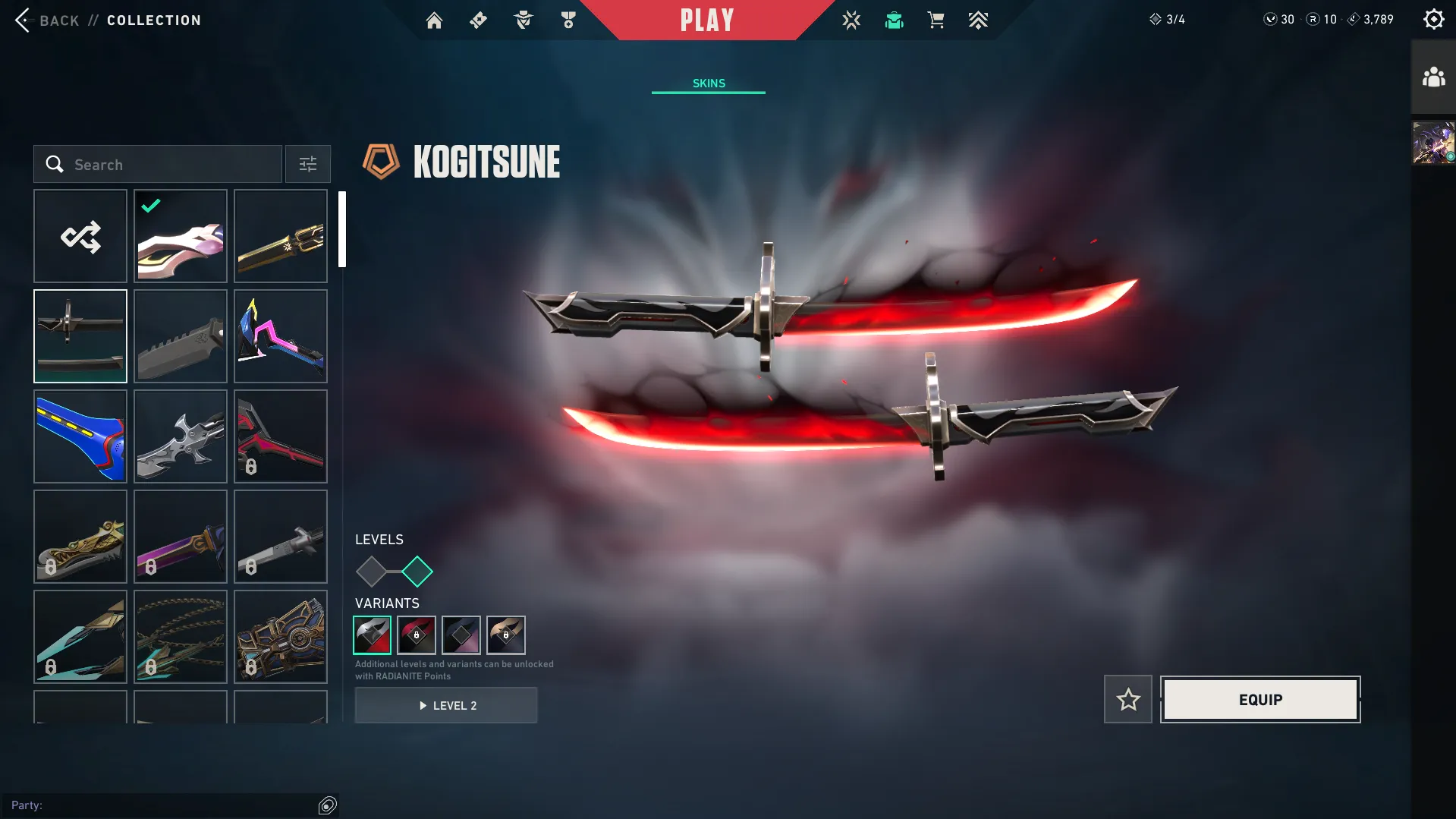
Task: Open the social friends panel icon
Action: [1432, 75]
